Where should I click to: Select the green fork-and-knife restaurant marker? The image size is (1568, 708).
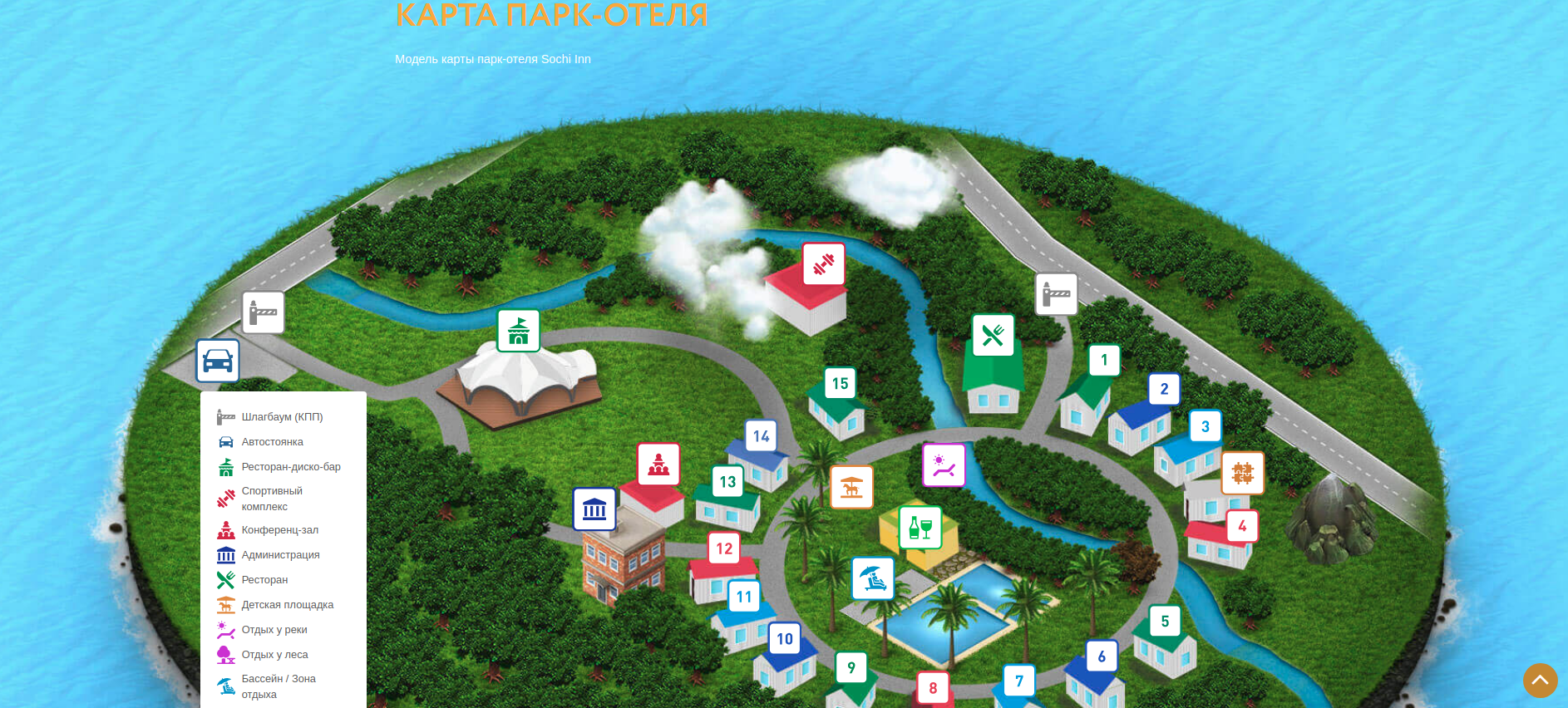pyautogui.click(x=994, y=335)
